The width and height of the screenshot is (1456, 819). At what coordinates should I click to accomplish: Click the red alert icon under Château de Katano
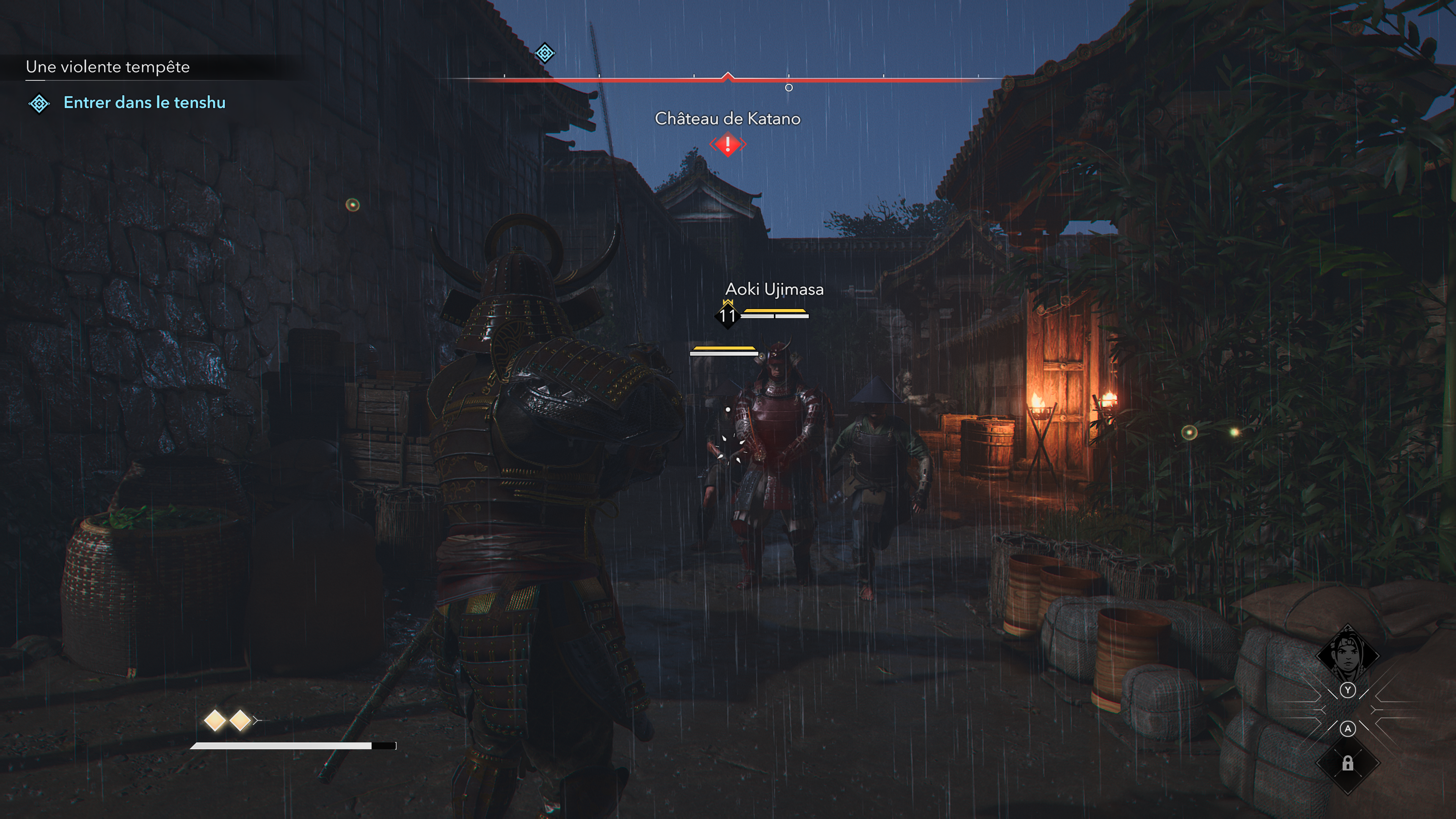728,144
